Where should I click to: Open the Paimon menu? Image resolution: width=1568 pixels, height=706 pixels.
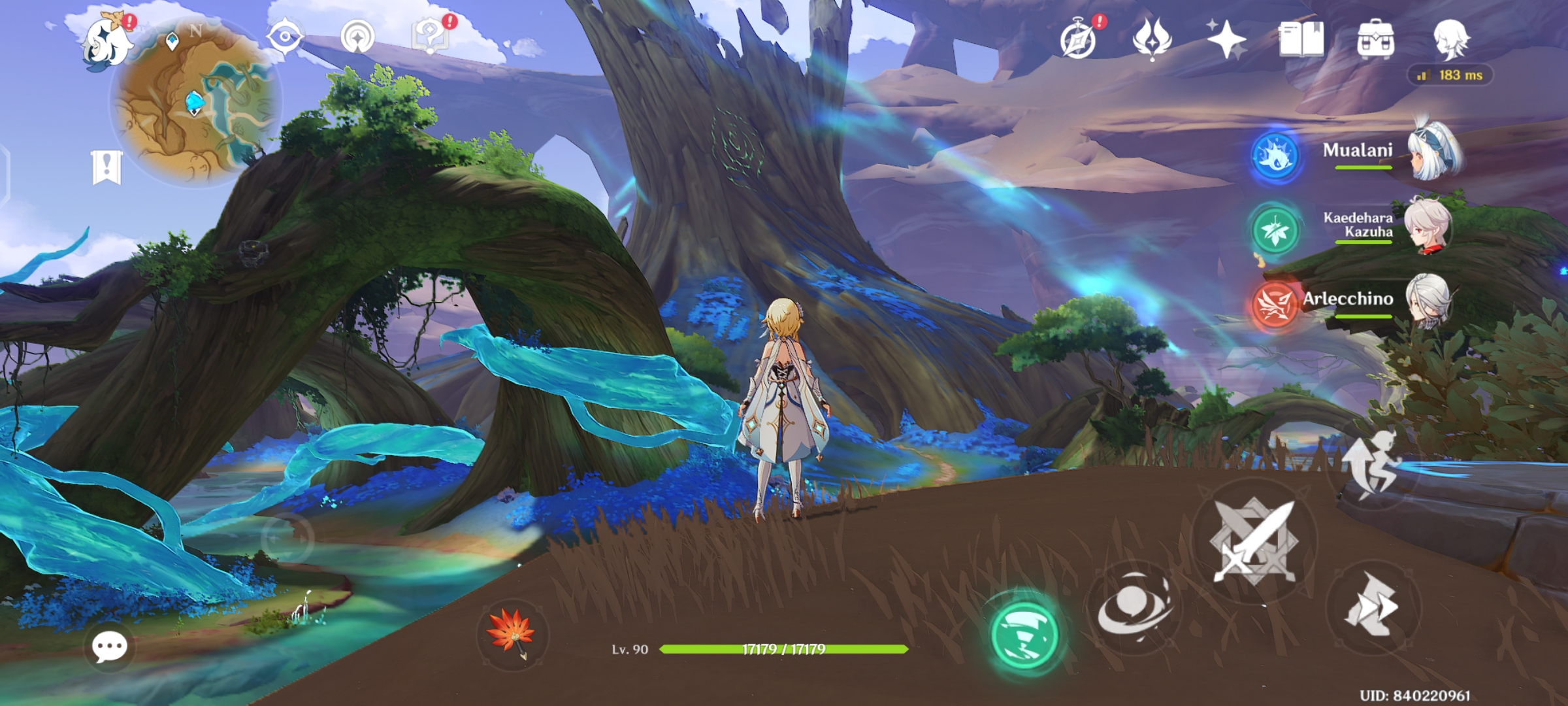click(106, 42)
